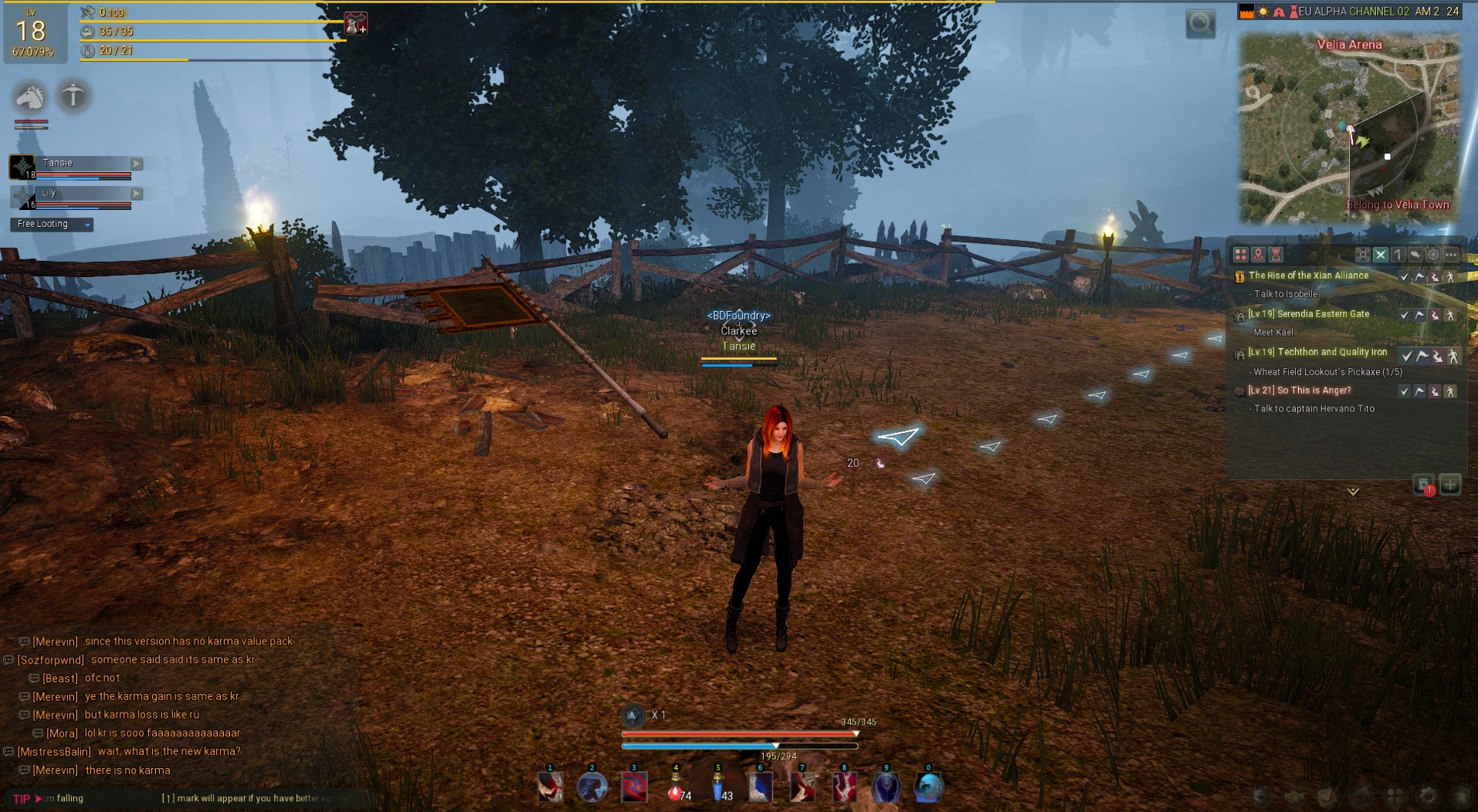The width and height of the screenshot is (1478, 812).
Task: Click the plus button under quest tracker
Action: (1449, 485)
